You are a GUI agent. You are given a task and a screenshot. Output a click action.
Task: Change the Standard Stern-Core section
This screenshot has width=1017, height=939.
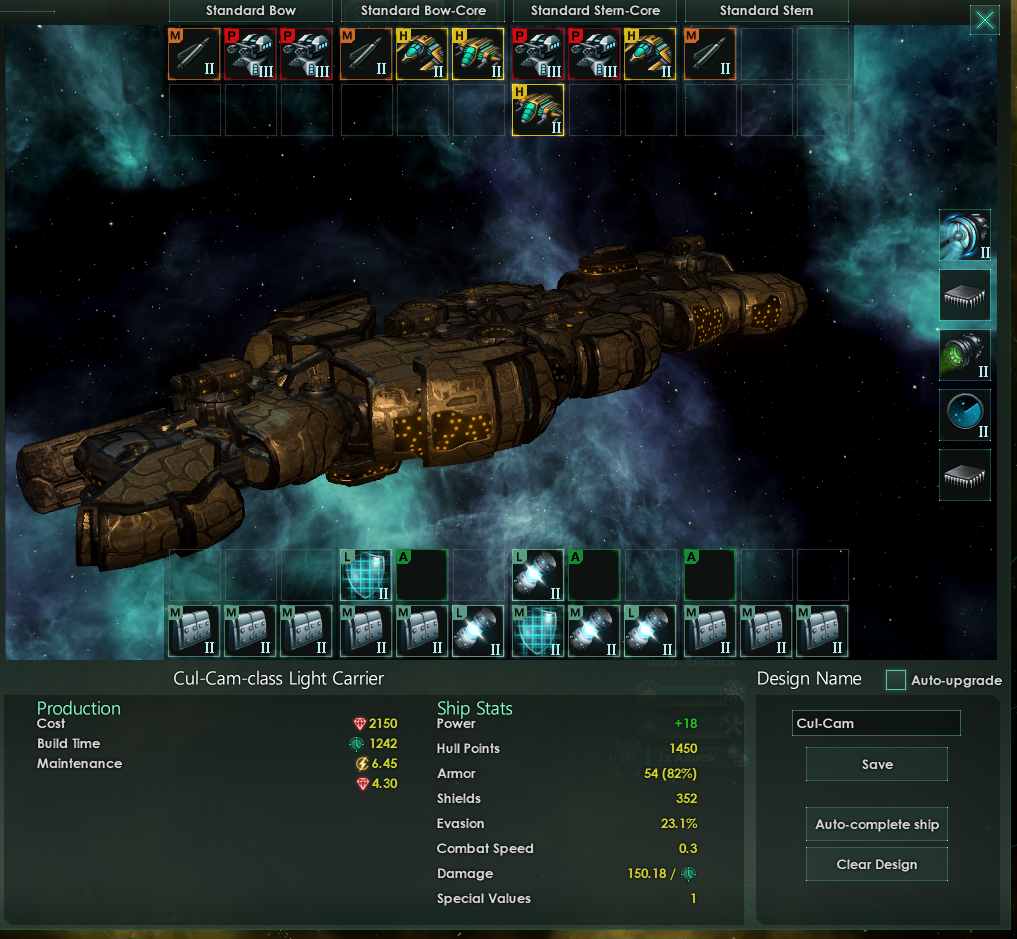coord(595,11)
